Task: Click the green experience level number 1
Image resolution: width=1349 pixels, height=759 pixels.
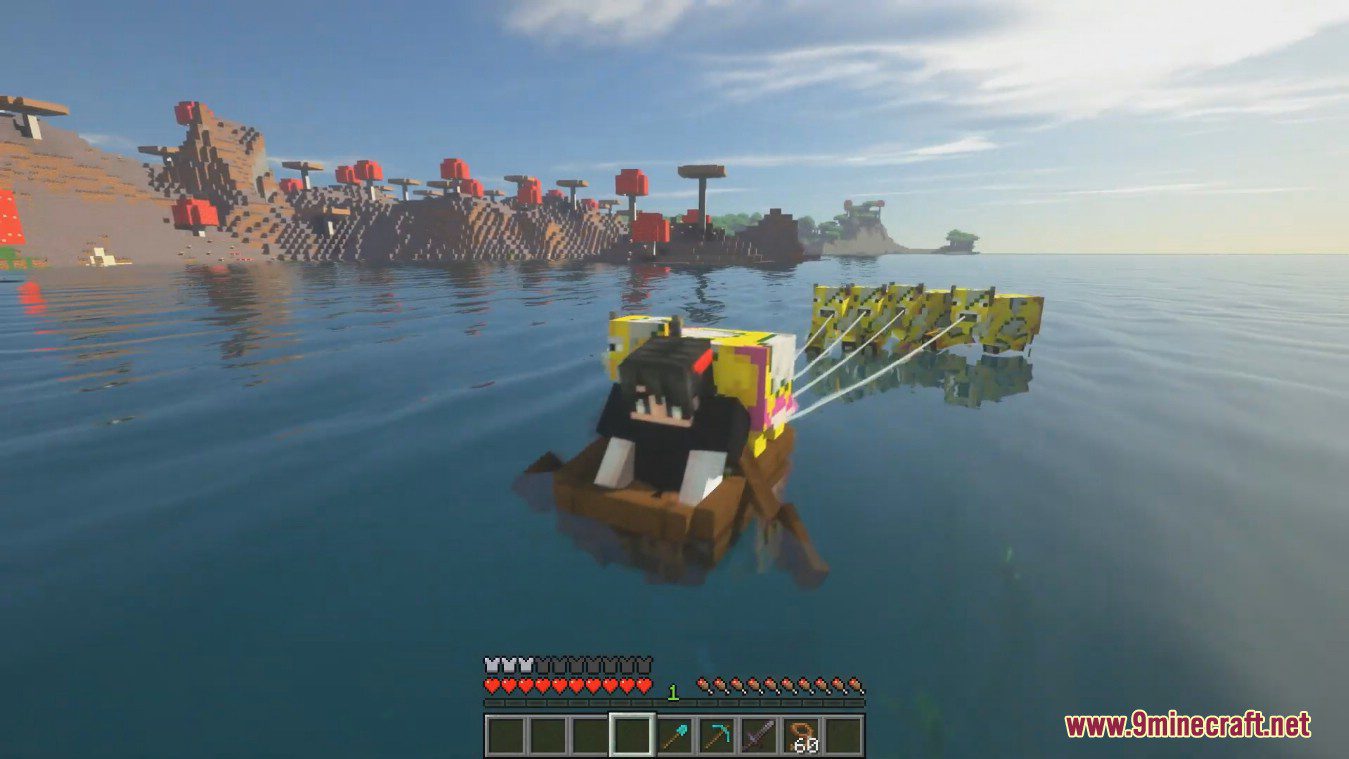Action: tap(671, 689)
